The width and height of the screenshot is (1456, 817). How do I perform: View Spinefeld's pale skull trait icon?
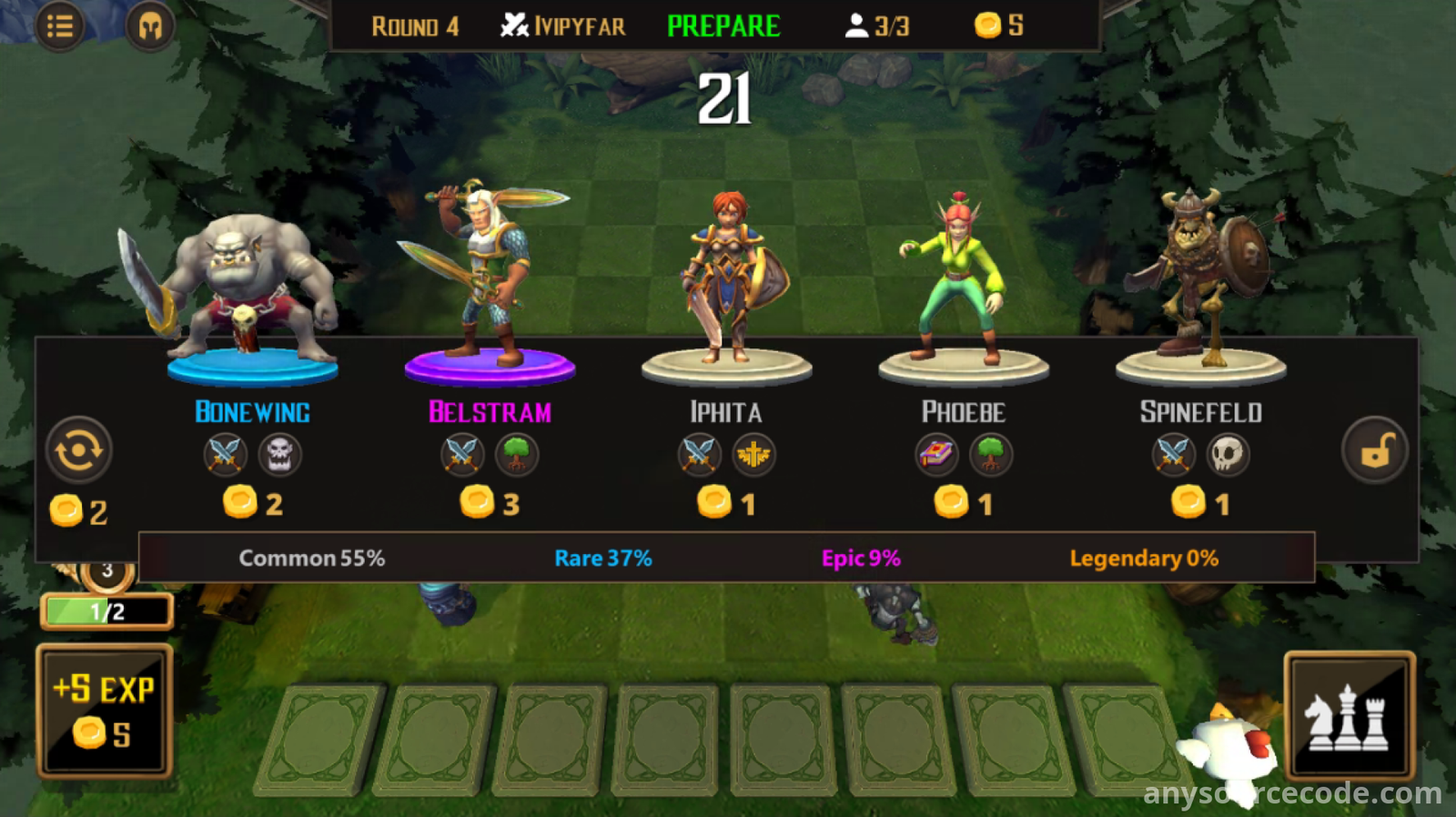(1228, 454)
